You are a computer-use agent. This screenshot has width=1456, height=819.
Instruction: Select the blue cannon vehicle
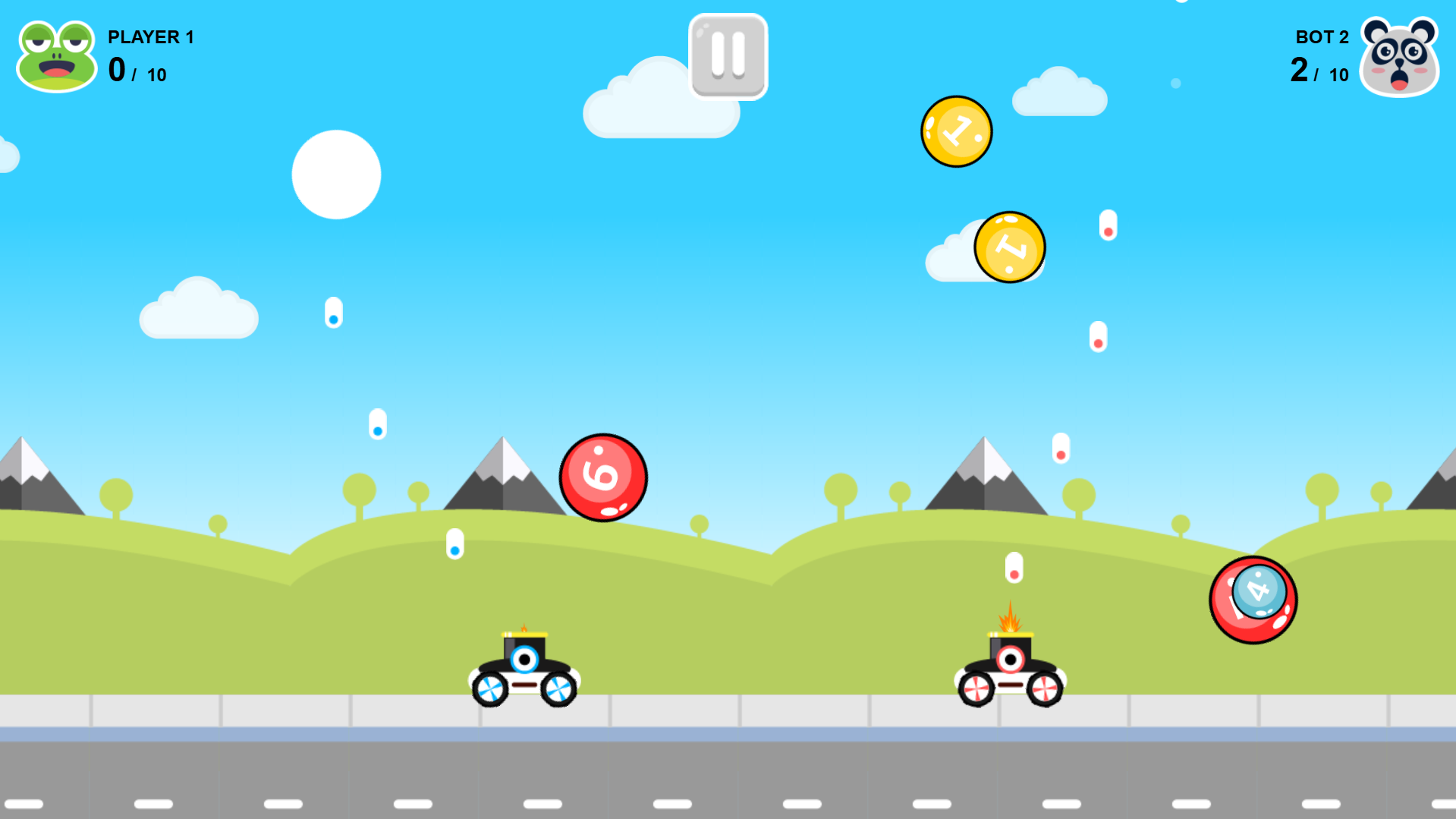point(524,668)
